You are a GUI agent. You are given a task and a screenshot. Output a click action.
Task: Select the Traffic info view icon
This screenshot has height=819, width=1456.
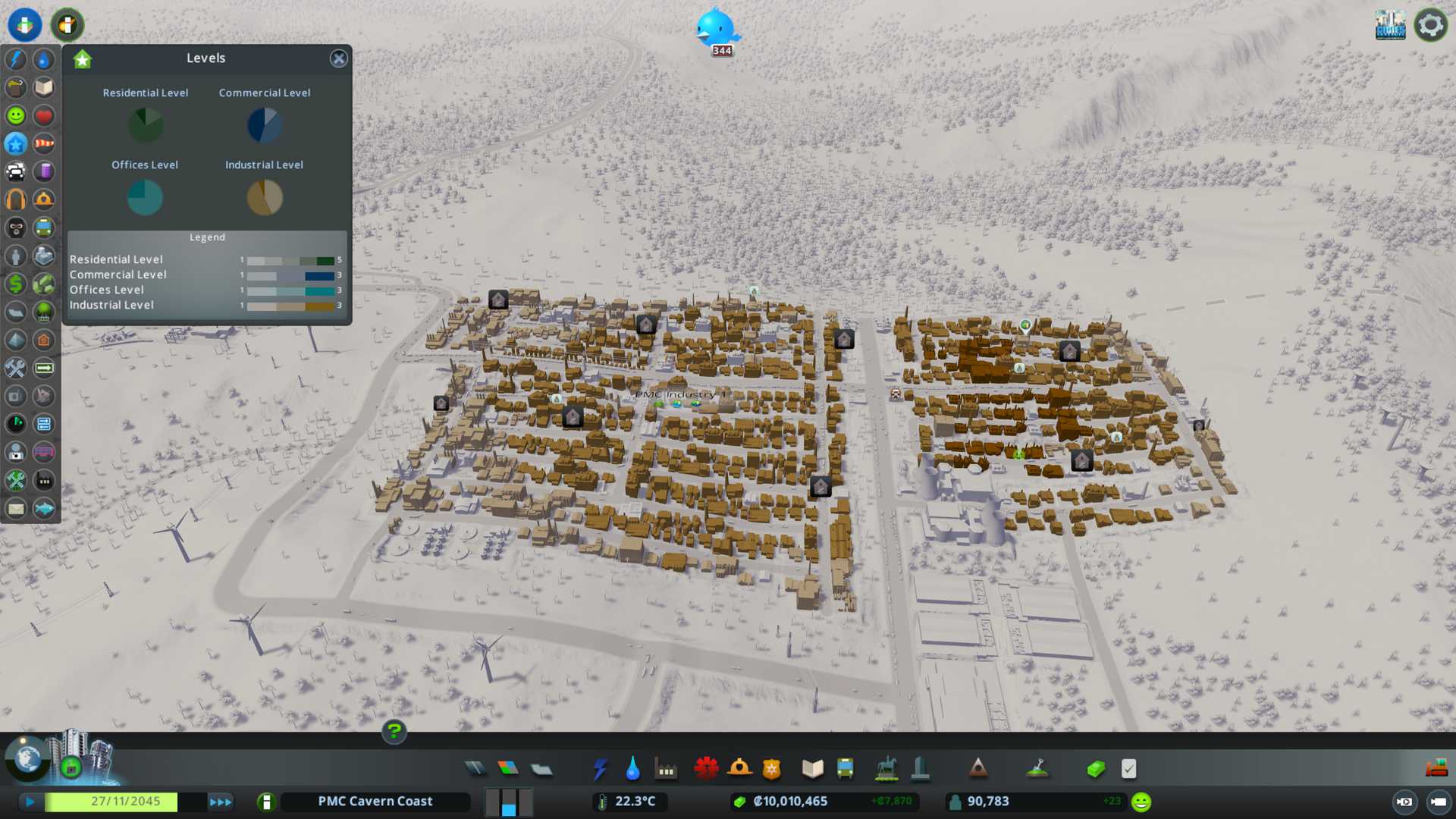tap(16, 171)
